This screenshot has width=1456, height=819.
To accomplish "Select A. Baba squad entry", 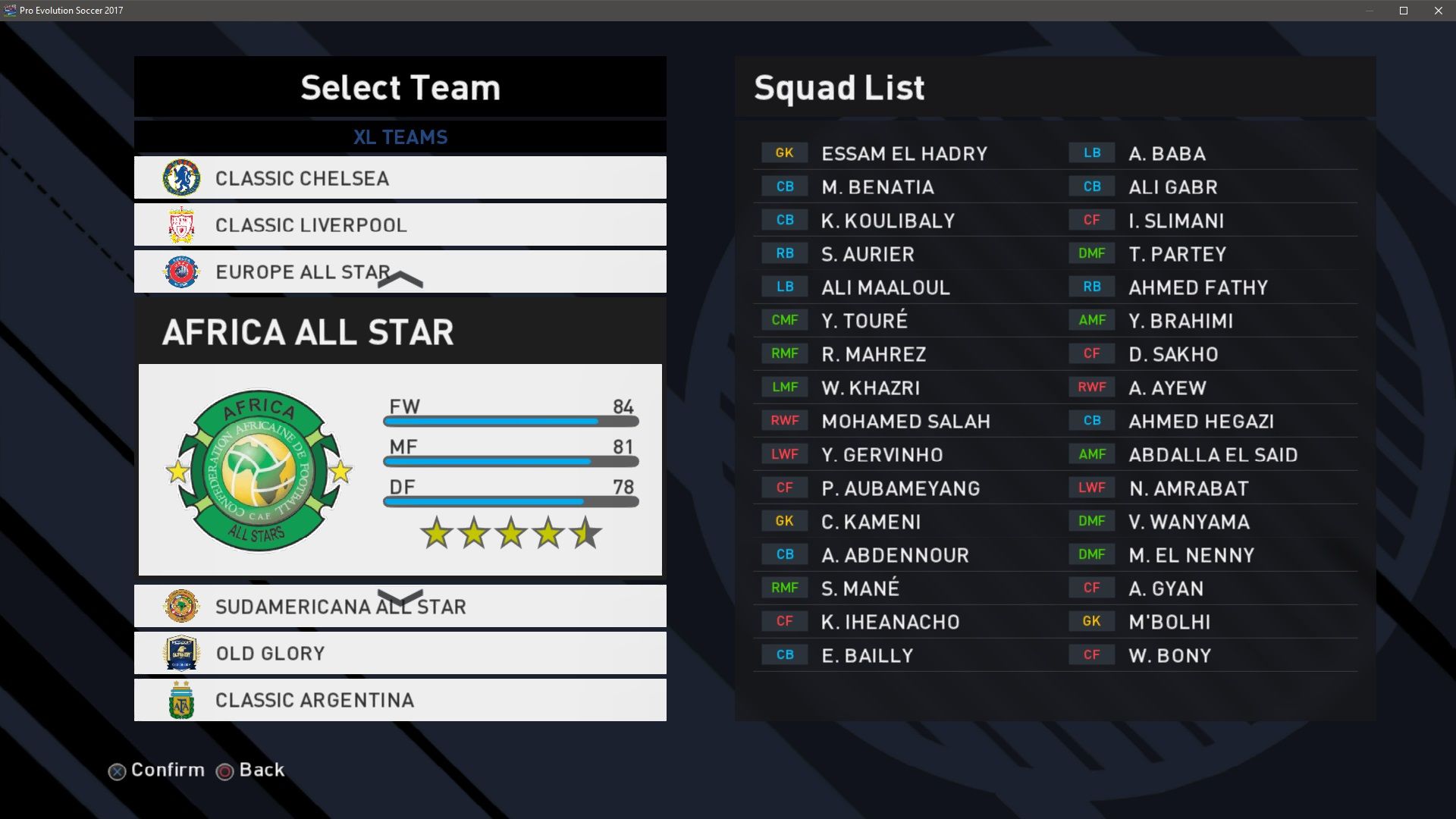I will (x=1166, y=154).
